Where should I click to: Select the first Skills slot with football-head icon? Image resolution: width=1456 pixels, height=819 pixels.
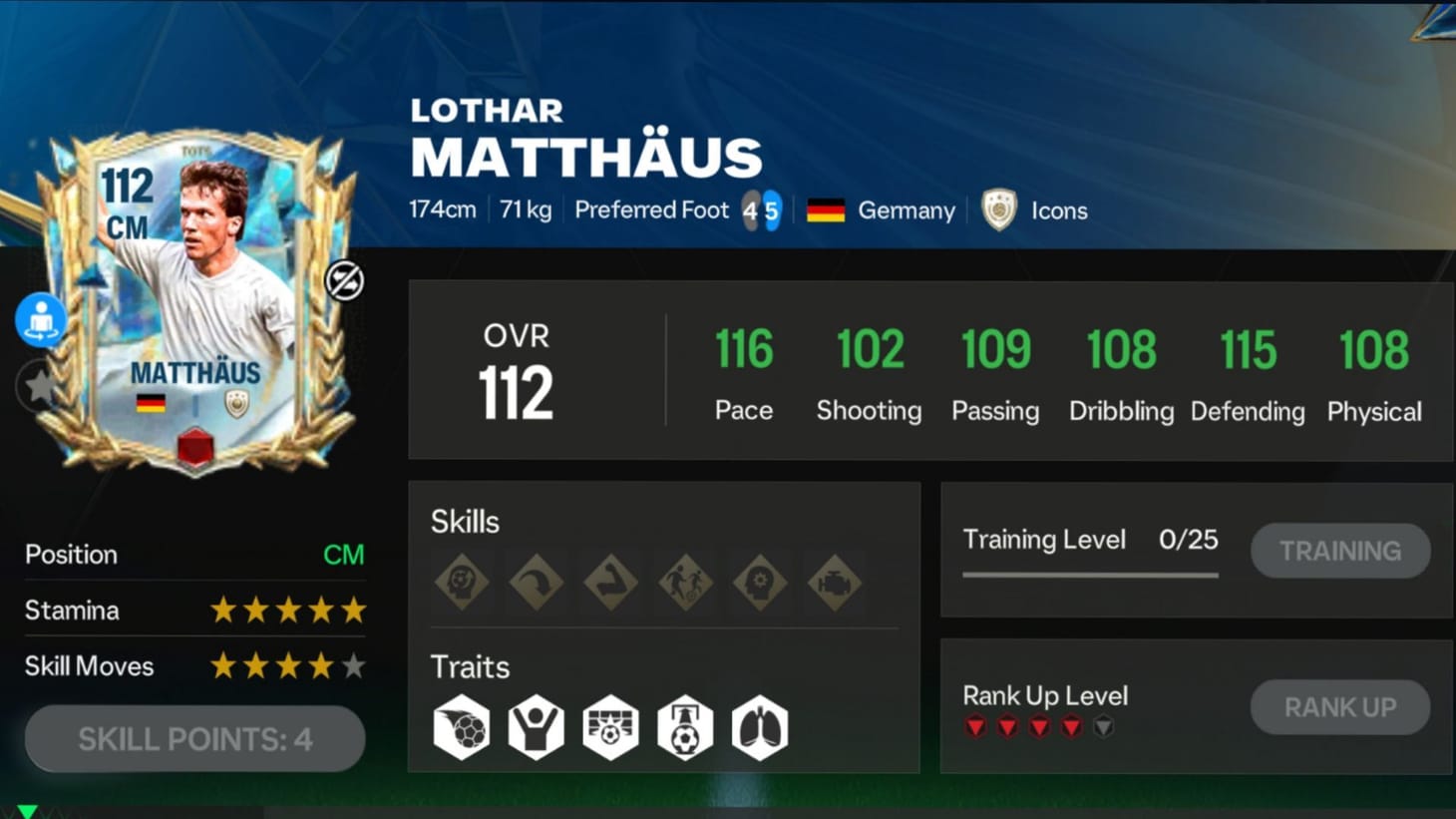tap(461, 582)
